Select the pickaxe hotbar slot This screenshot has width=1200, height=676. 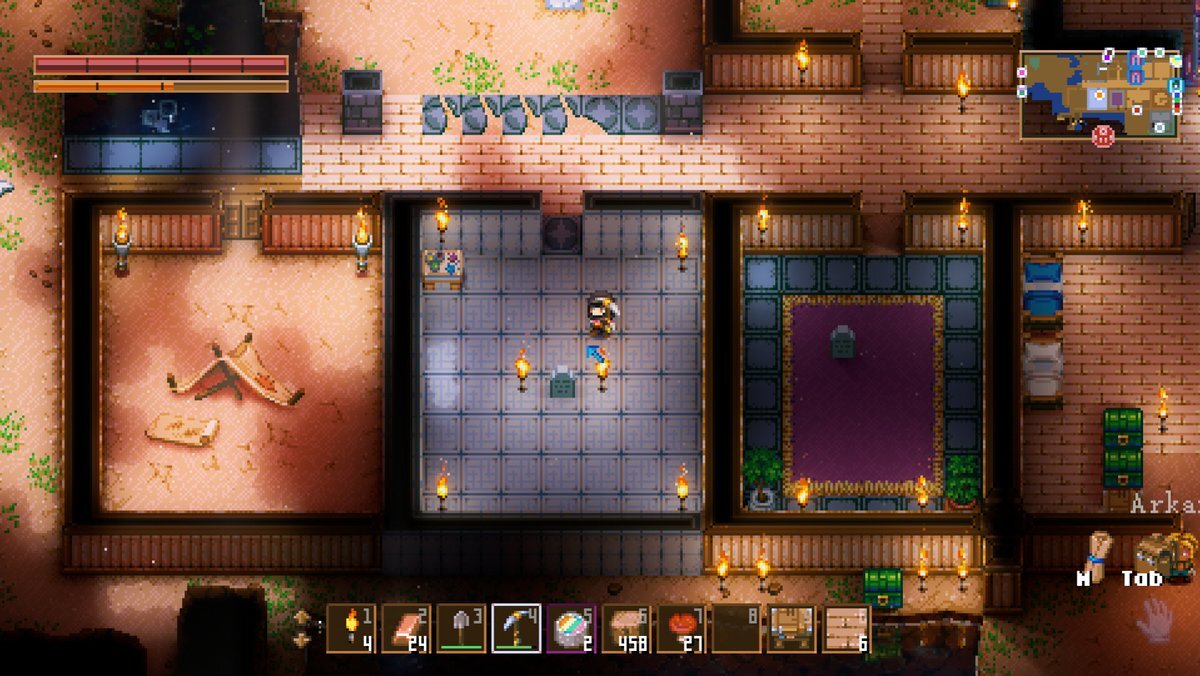point(517,629)
